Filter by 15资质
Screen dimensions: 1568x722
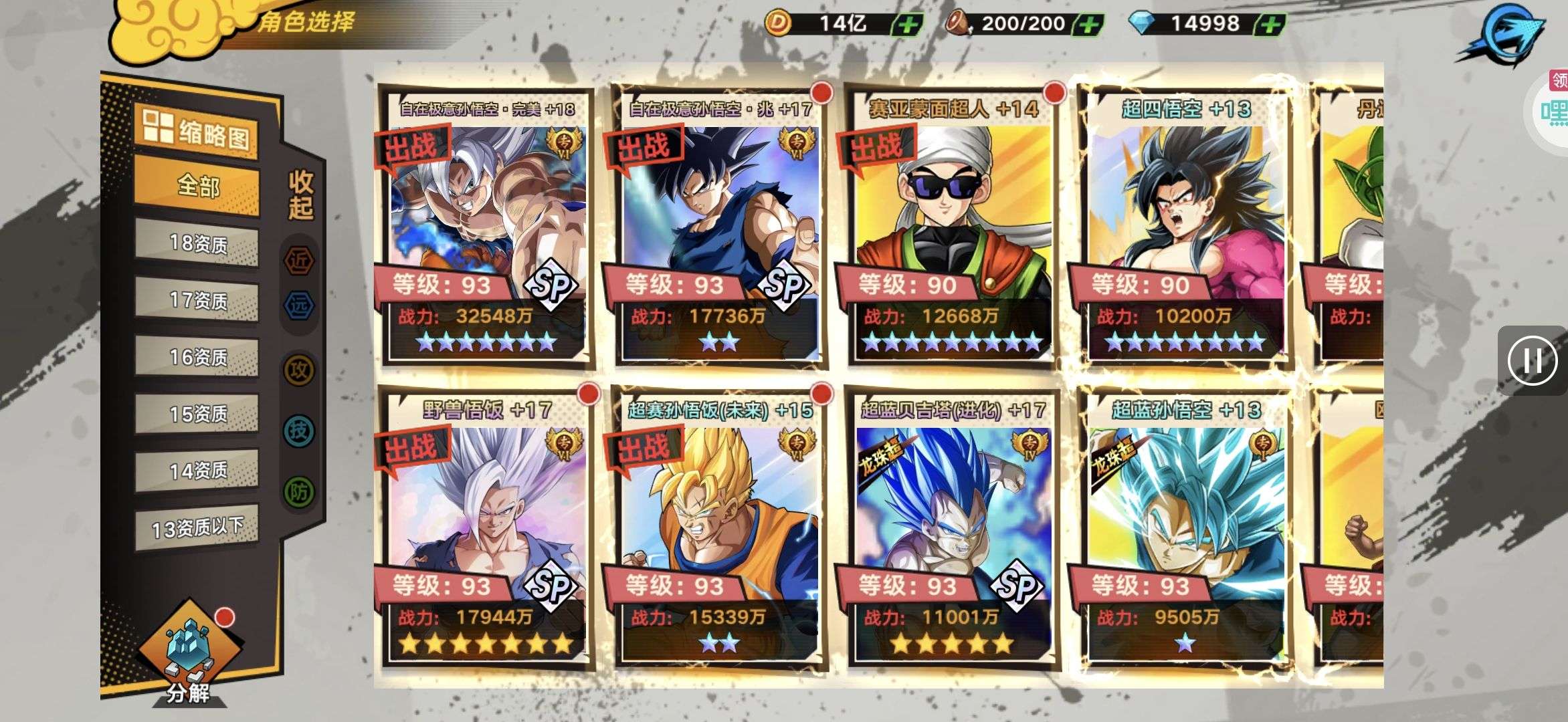pos(197,414)
